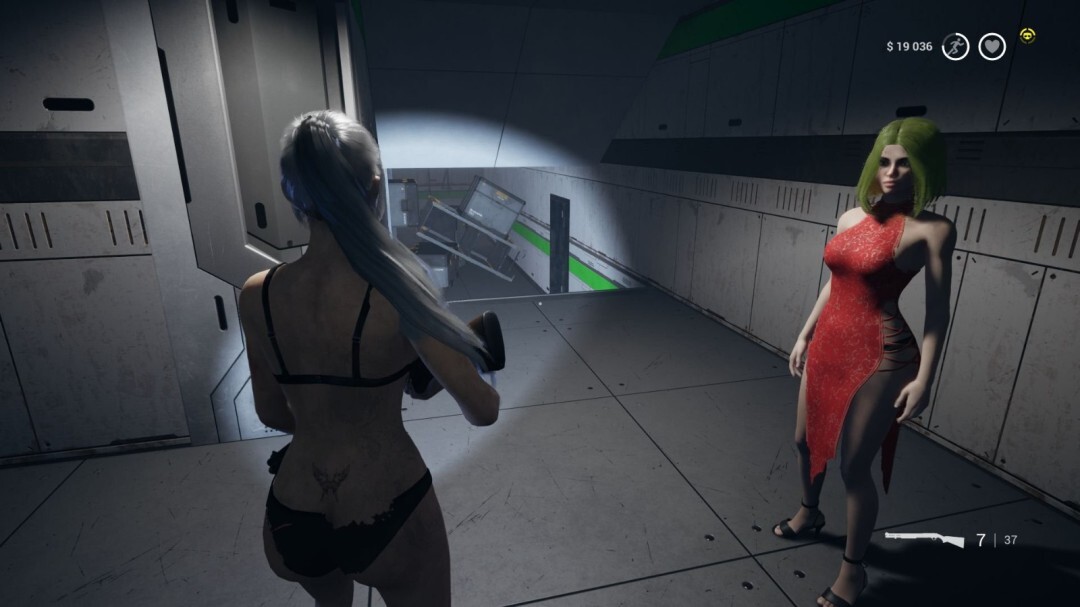Image resolution: width=1080 pixels, height=607 pixels.
Task: Select the shotgun weapon icon
Action: pos(924,540)
